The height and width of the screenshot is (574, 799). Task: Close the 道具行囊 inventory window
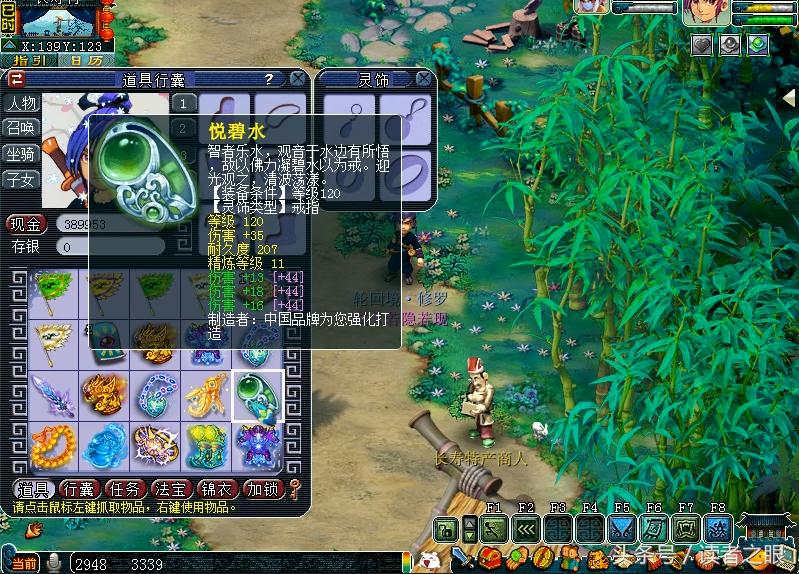coord(298,78)
